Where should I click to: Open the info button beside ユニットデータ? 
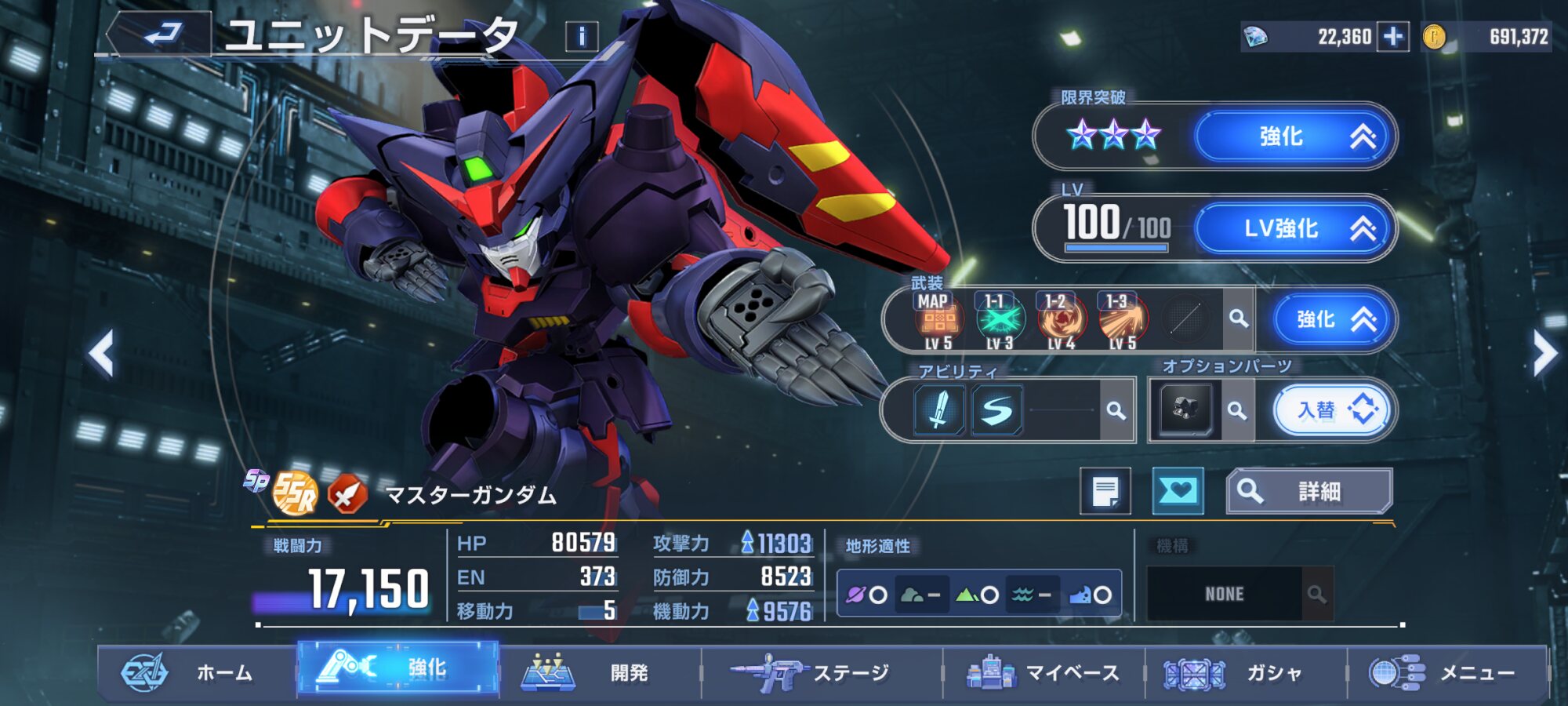(x=582, y=36)
